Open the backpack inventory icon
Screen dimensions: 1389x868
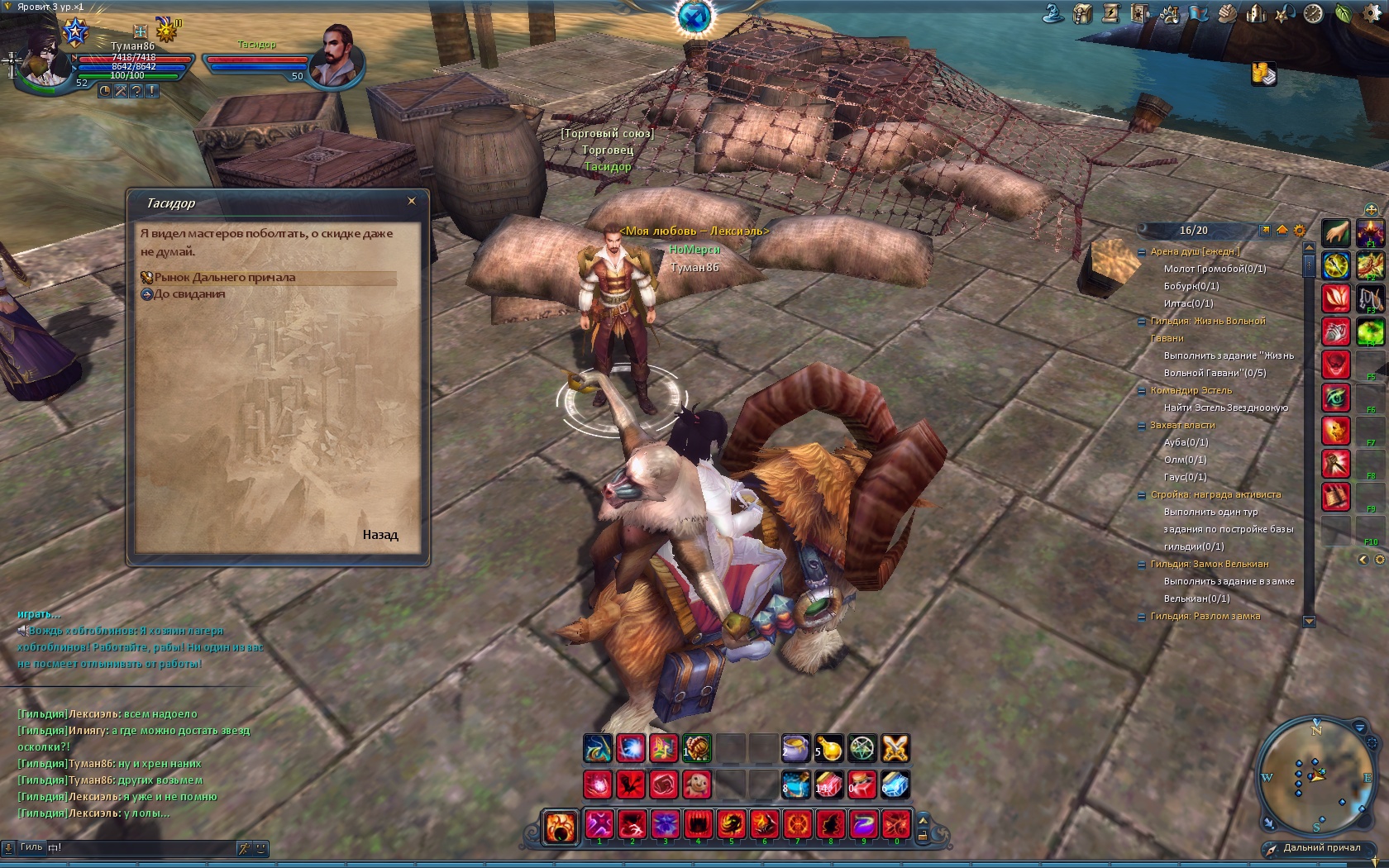coord(1082,14)
